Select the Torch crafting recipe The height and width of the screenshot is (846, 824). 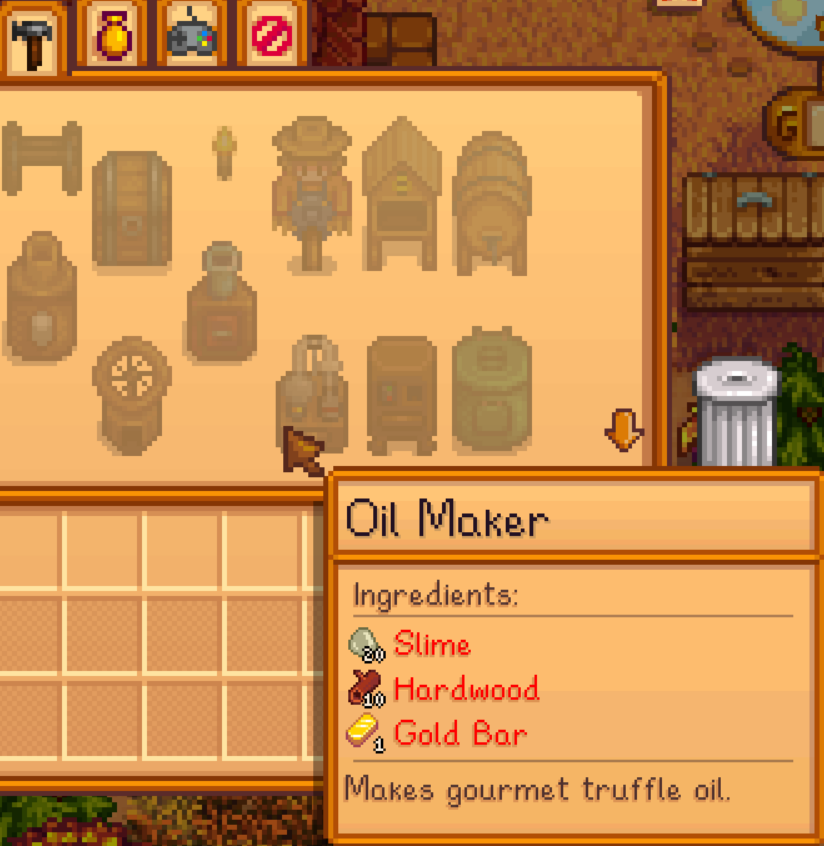pos(223,152)
